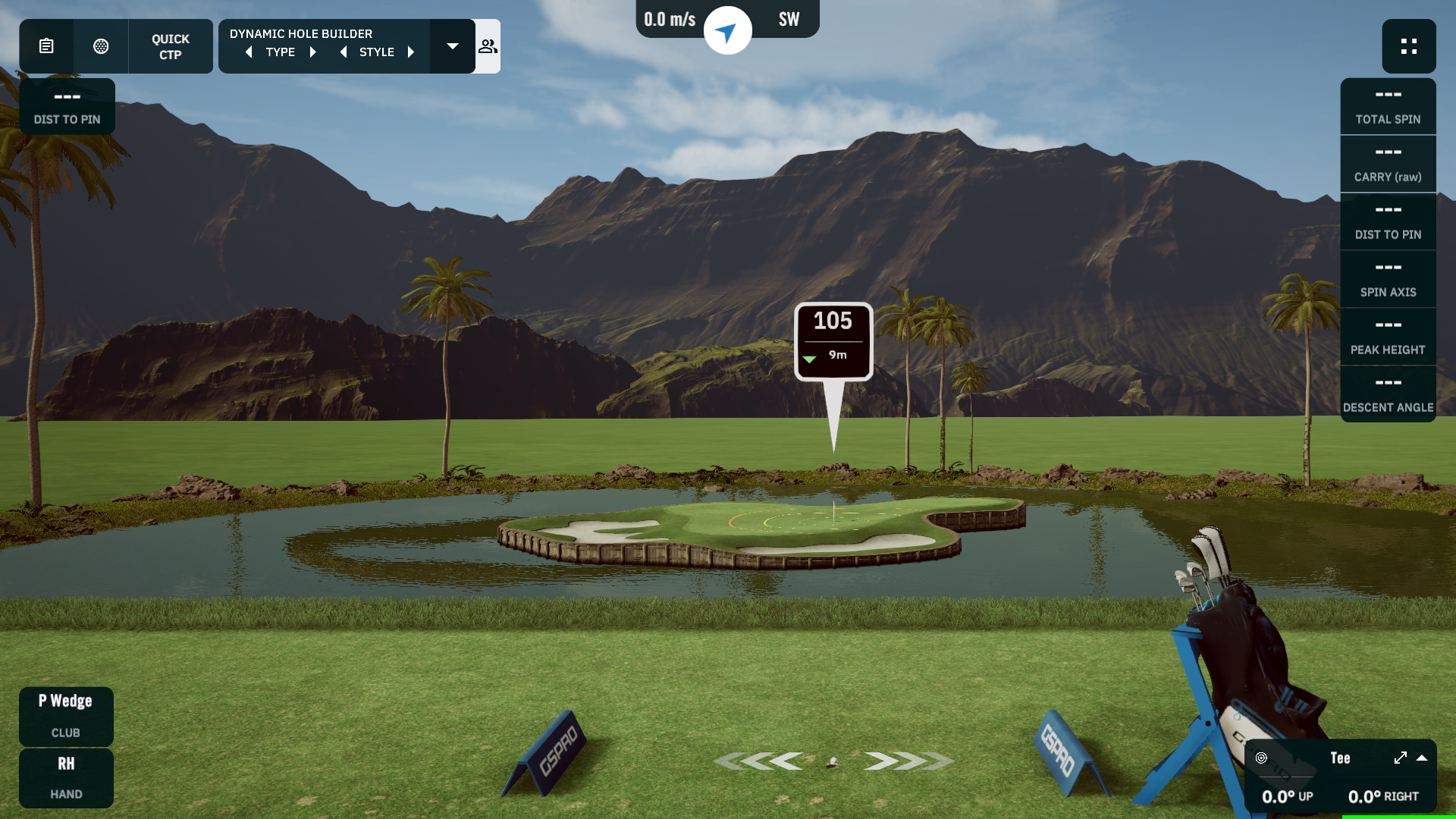Change the P Wedge club selection
The image size is (1456, 819).
(x=66, y=715)
